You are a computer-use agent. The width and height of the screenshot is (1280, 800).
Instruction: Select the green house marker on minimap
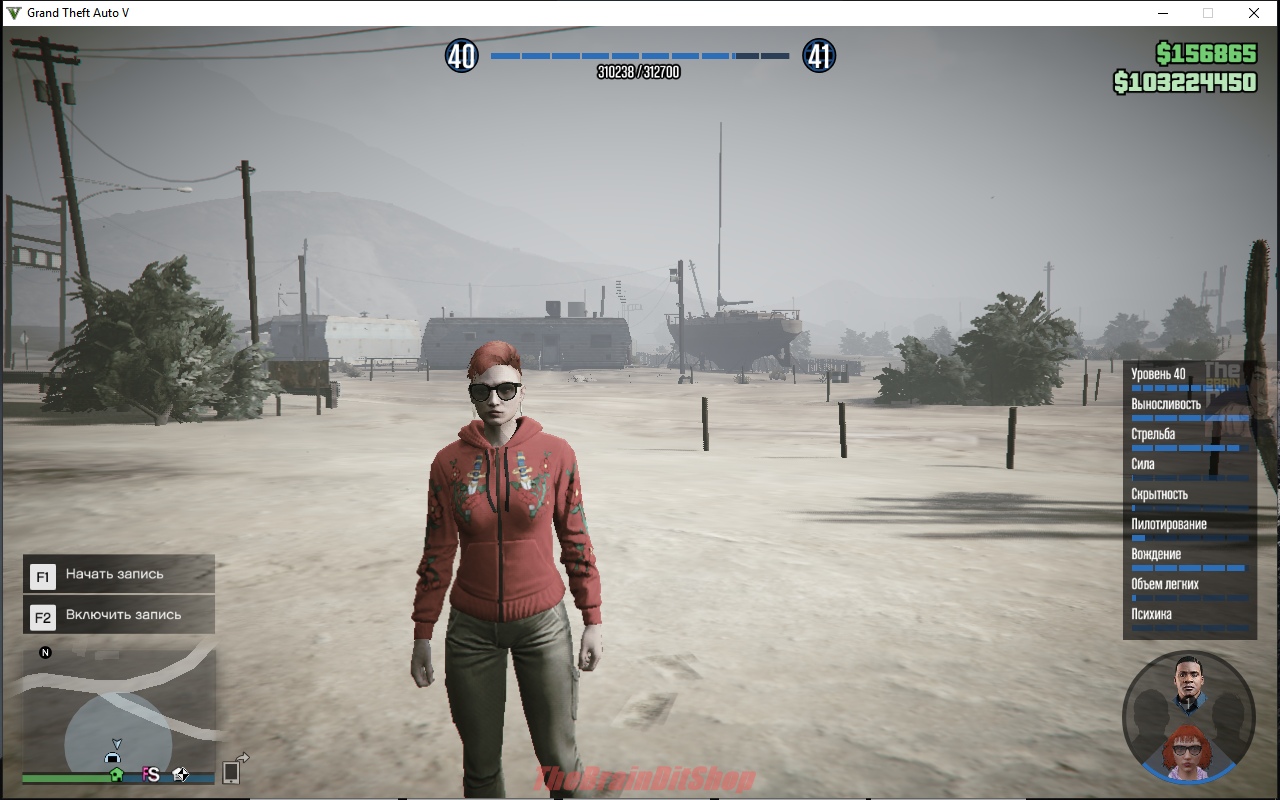pos(117,774)
